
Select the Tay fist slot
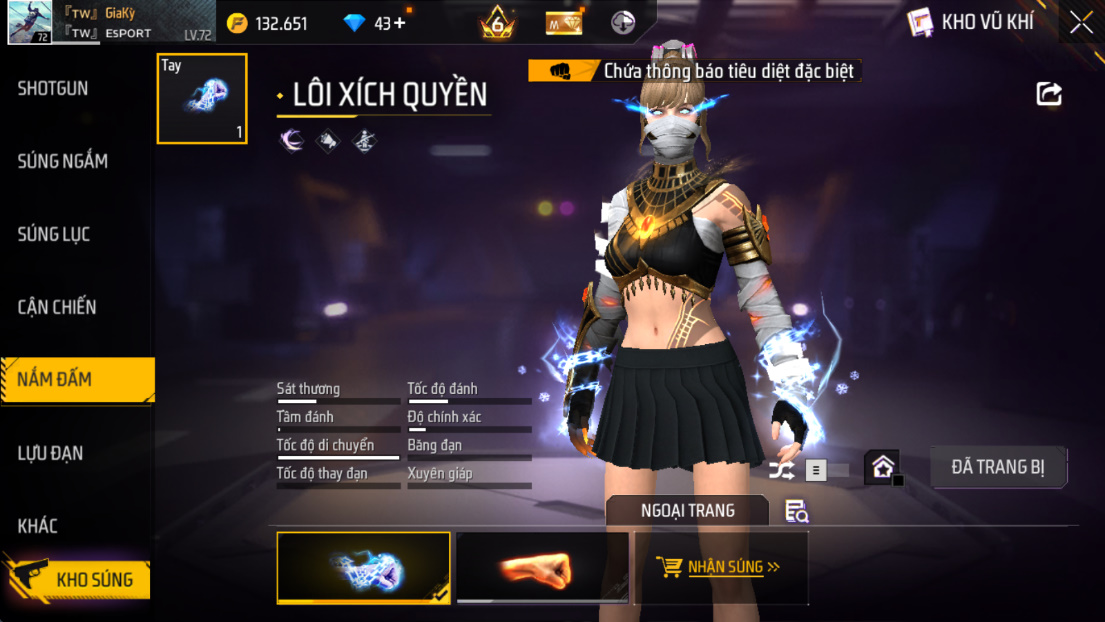point(202,99)
